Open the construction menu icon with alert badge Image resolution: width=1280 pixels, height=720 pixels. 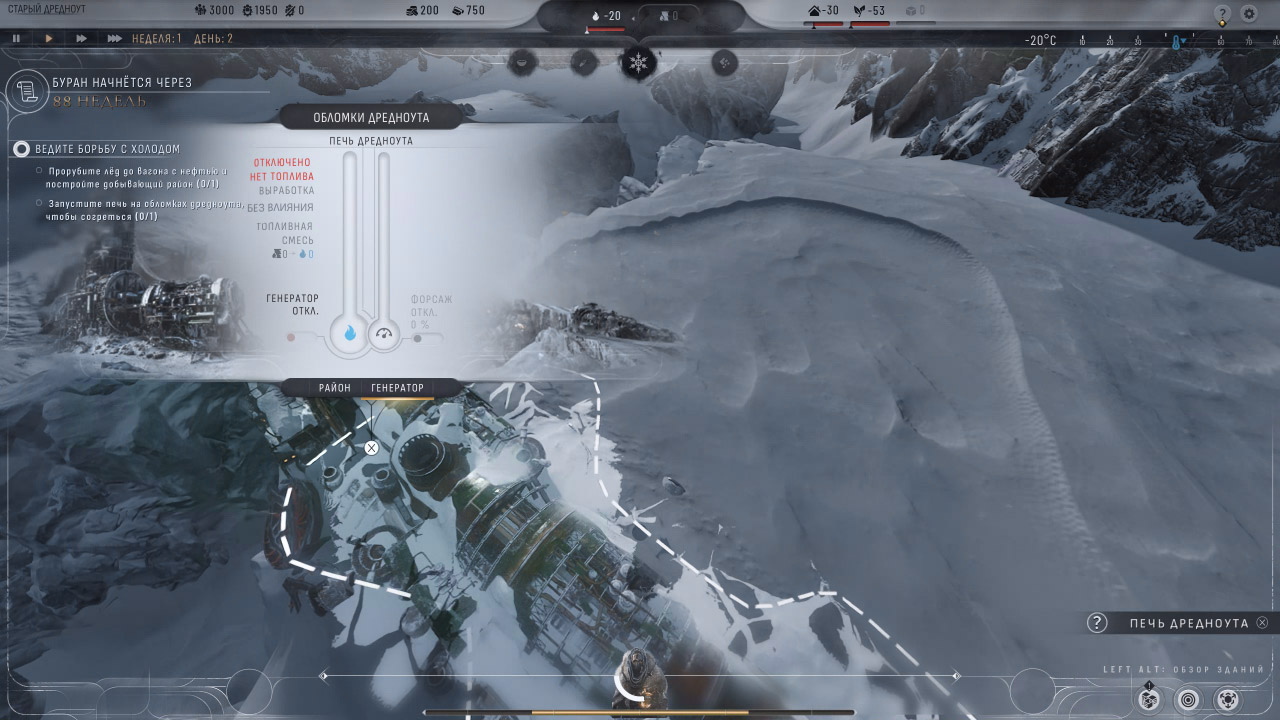coord(1148,699)
